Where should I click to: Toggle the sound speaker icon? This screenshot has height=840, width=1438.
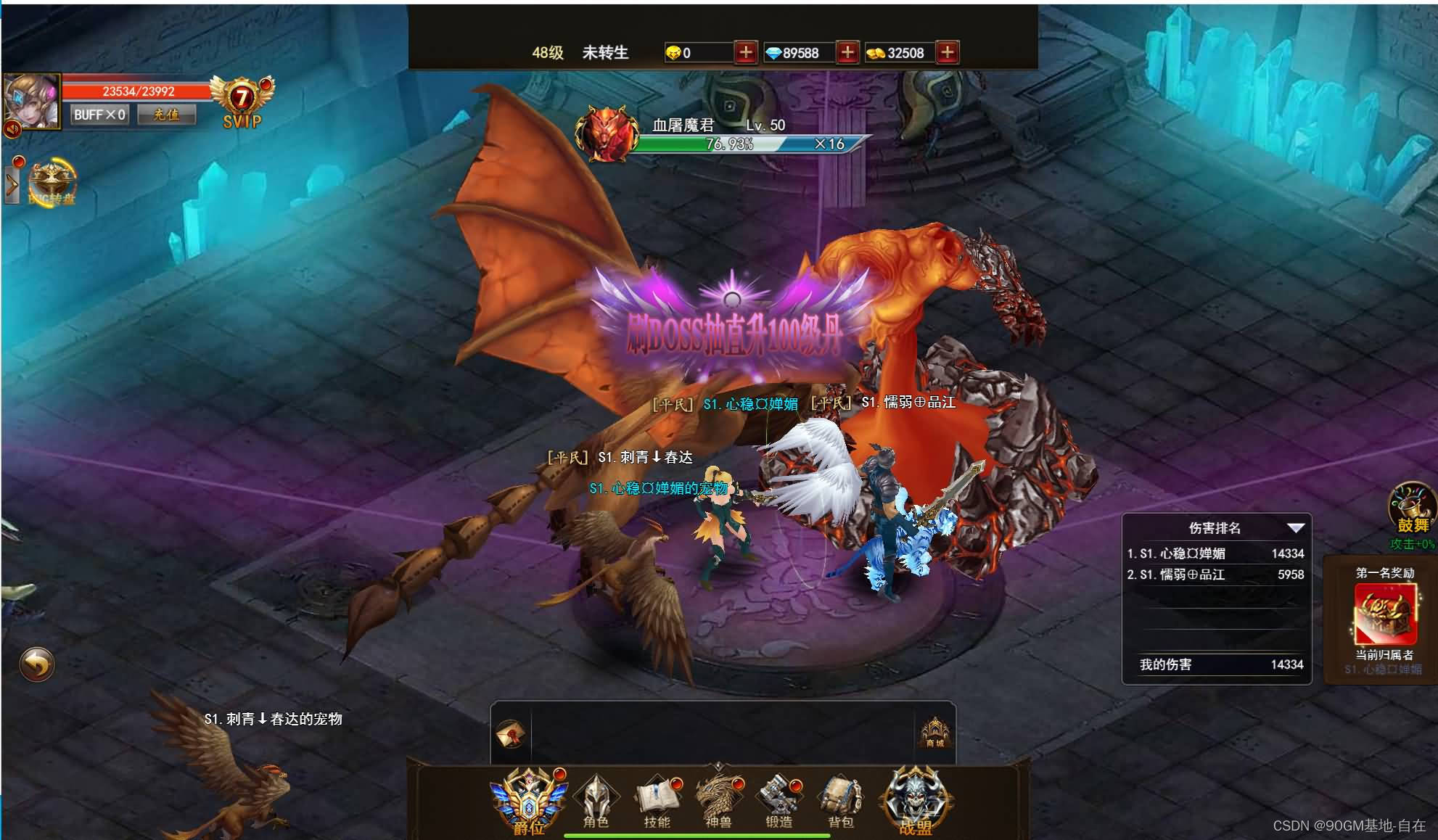12,129
